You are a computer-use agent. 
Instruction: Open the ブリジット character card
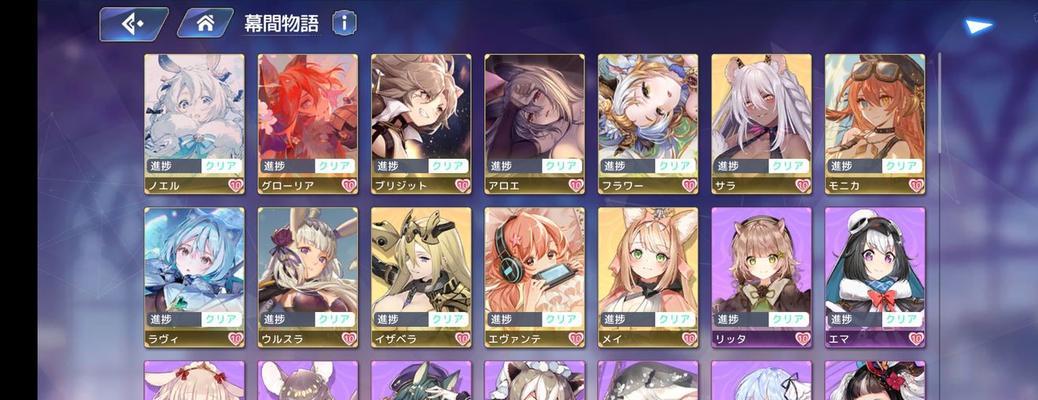[421, 120]
